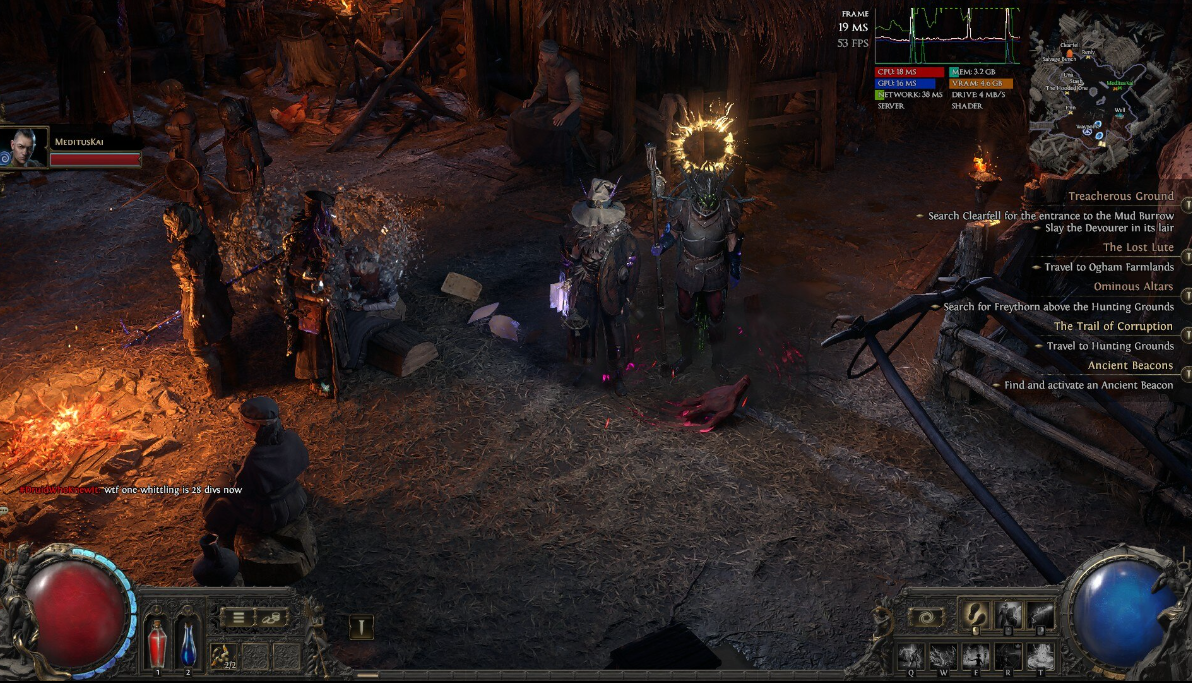
Task: Select The Lost Lute quest entry
Action: coord(1138,247)
